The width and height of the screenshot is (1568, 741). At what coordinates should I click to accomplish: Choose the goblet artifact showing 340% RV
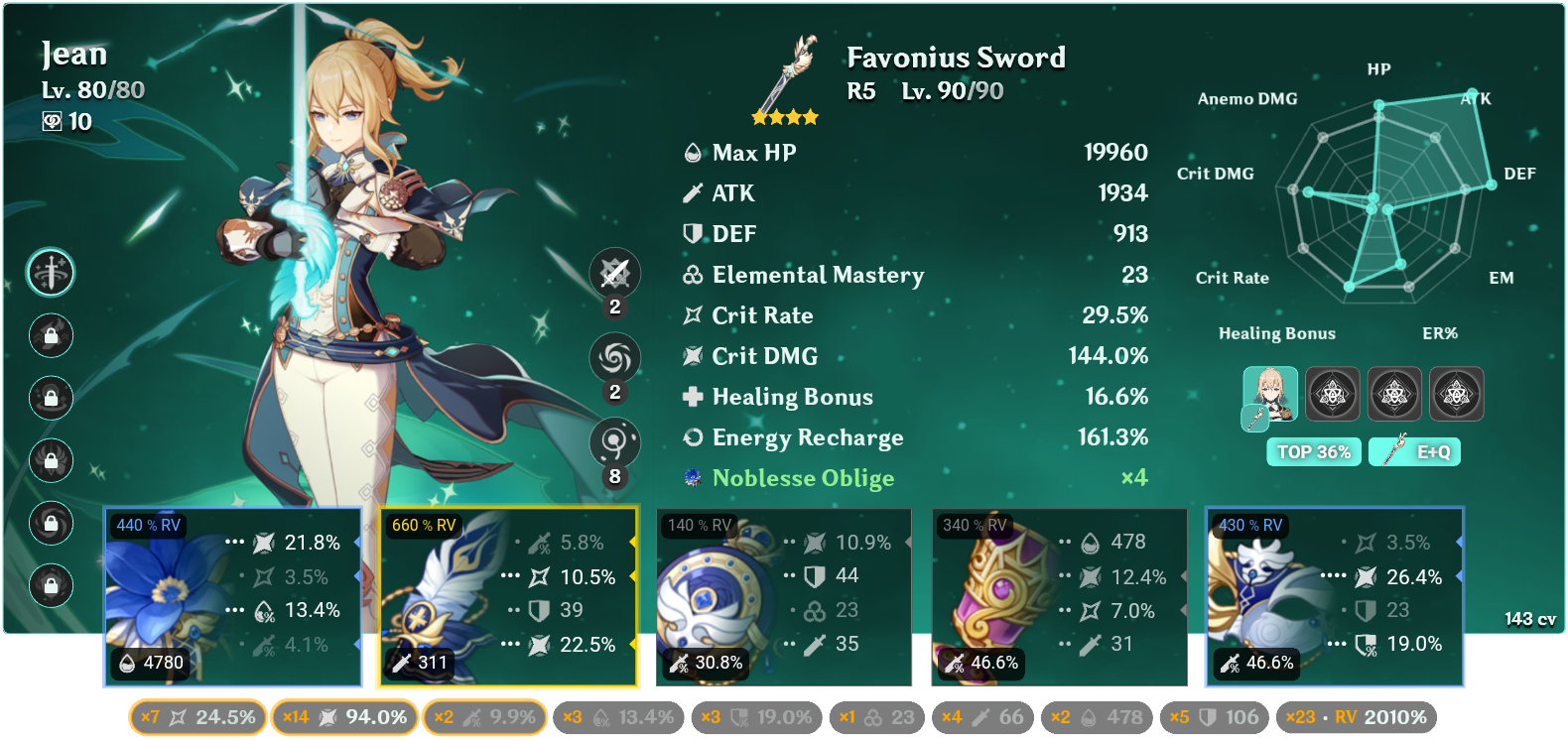coord(1059,596)
